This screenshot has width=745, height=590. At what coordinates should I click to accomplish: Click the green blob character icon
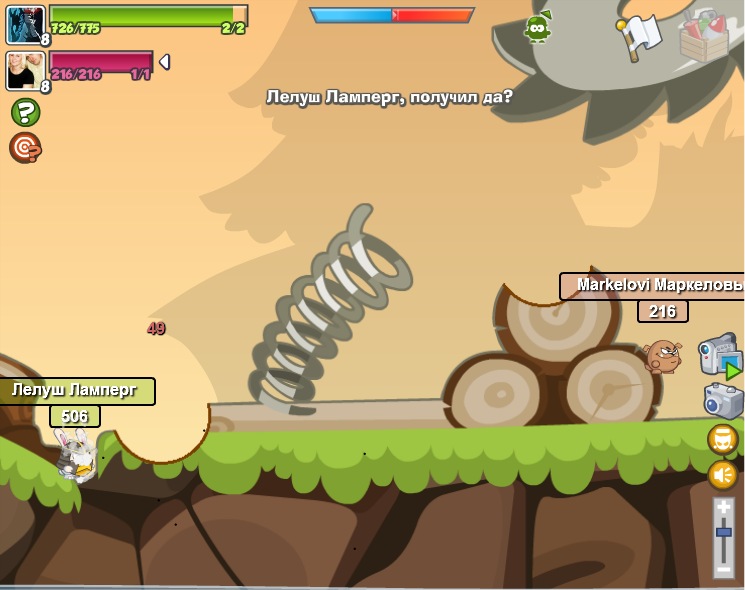538,29
